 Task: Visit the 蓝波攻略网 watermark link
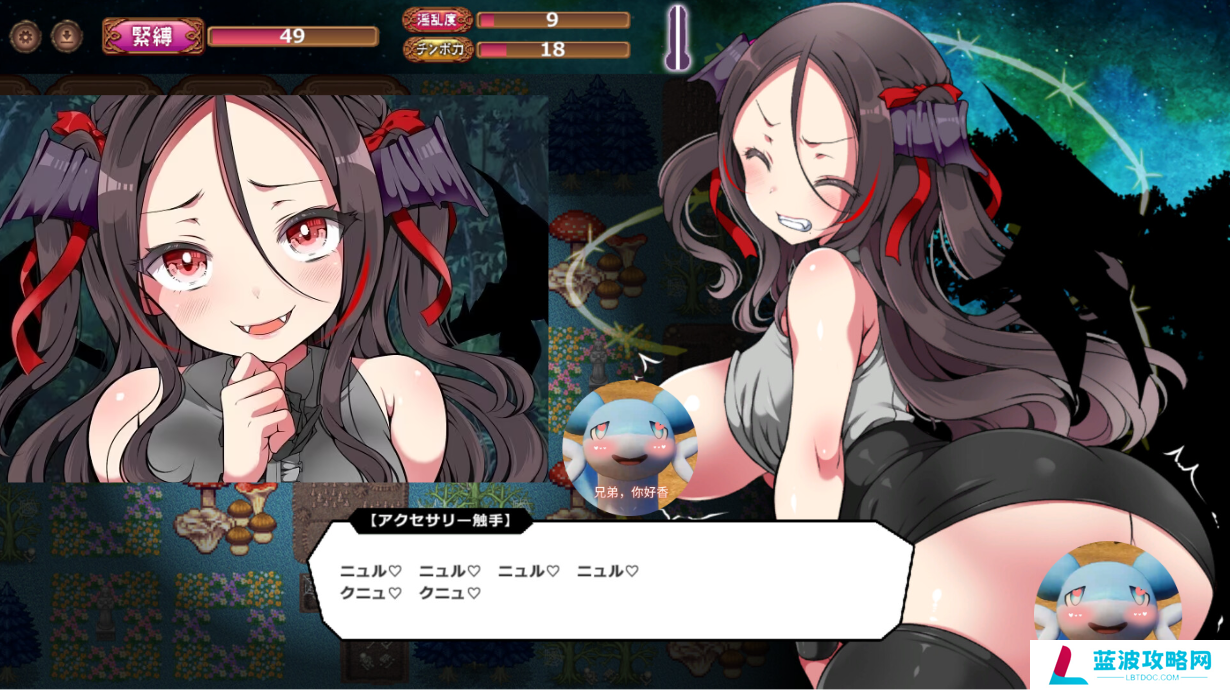coord(1130,664)
